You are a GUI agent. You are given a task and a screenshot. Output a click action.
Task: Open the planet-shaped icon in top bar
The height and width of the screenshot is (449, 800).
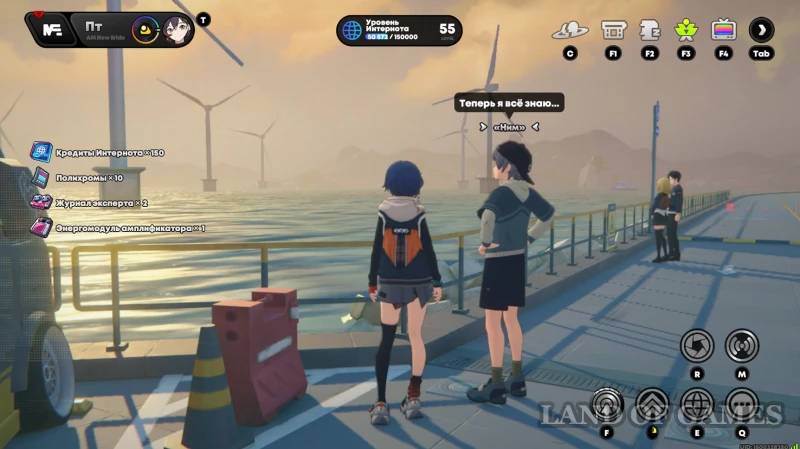coord(569,30)
